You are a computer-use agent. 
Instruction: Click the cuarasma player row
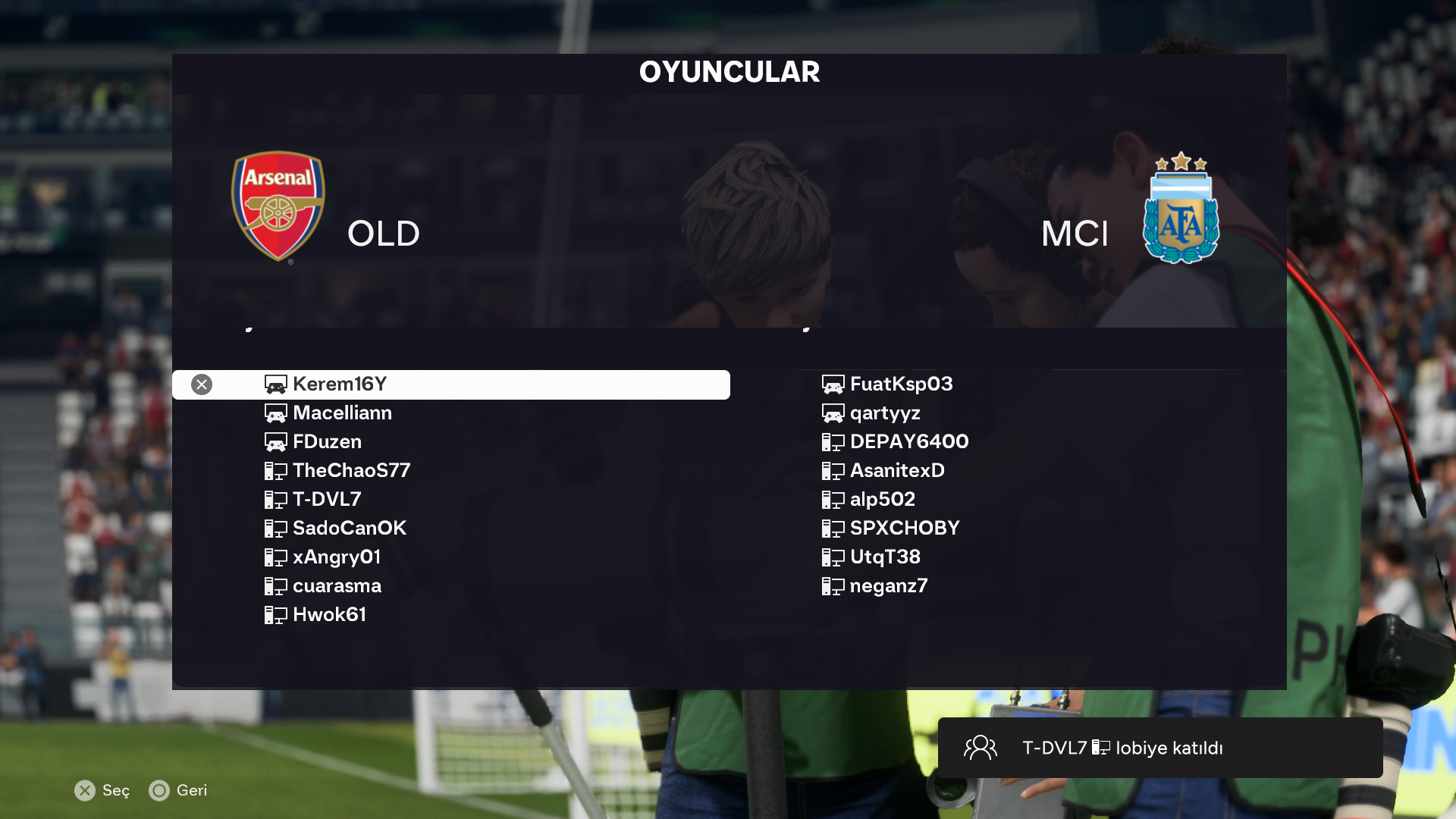click(337, 586)
